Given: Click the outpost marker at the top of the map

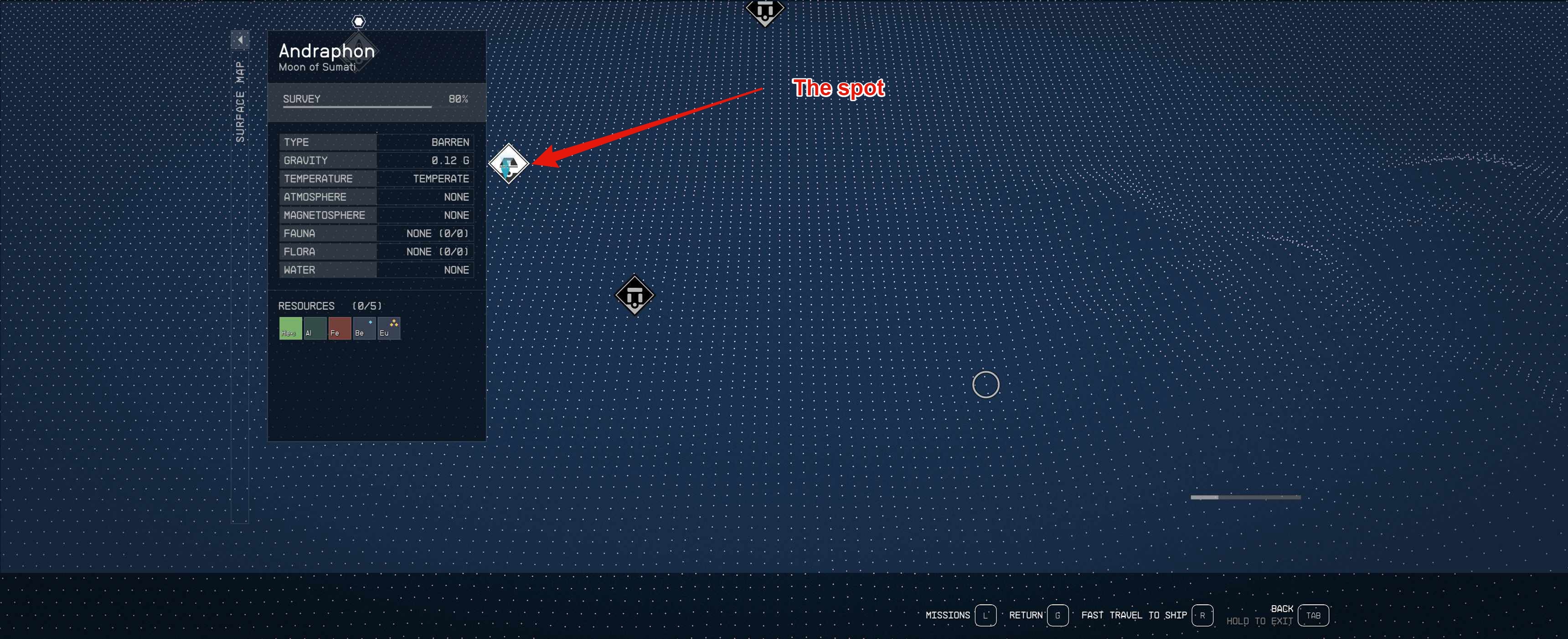Looking at the screenshot, I should (x=764, y=10).
